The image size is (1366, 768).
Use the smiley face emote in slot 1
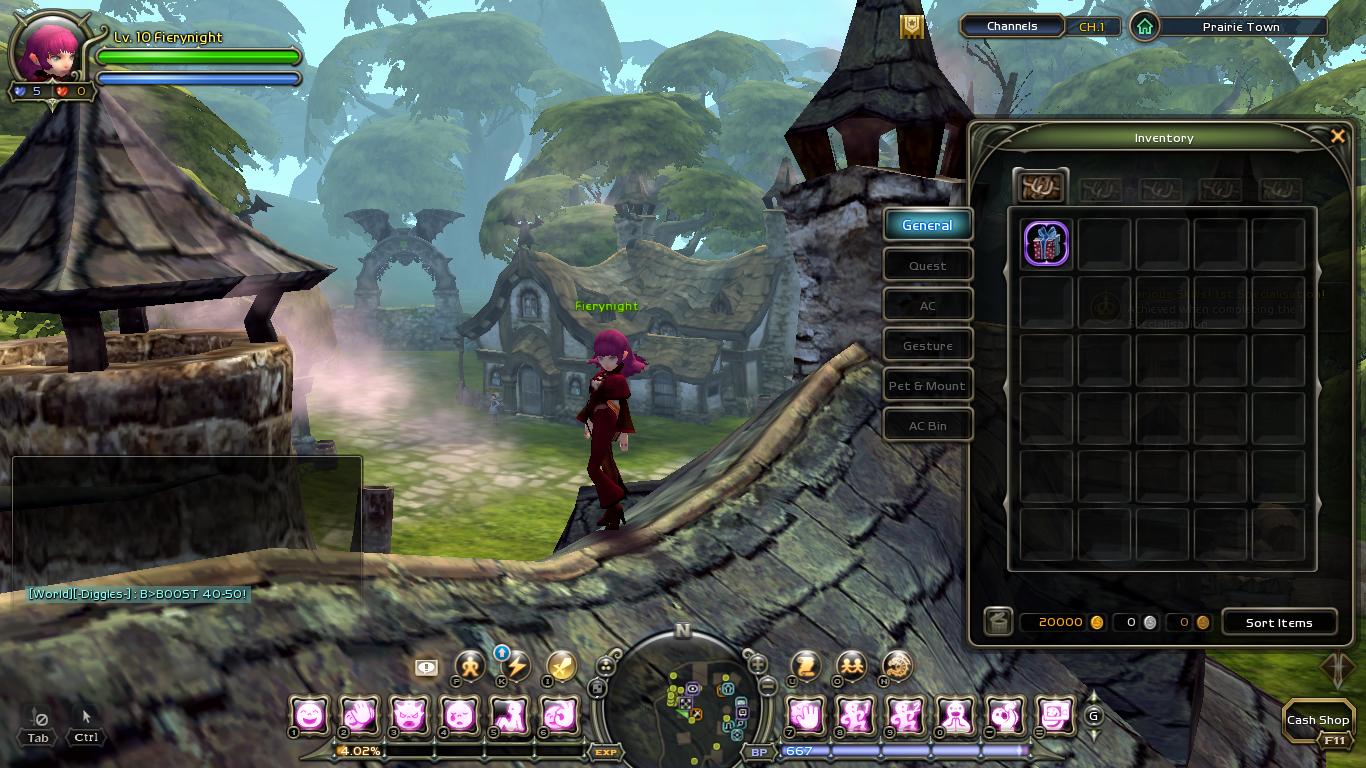click(310, 715)
